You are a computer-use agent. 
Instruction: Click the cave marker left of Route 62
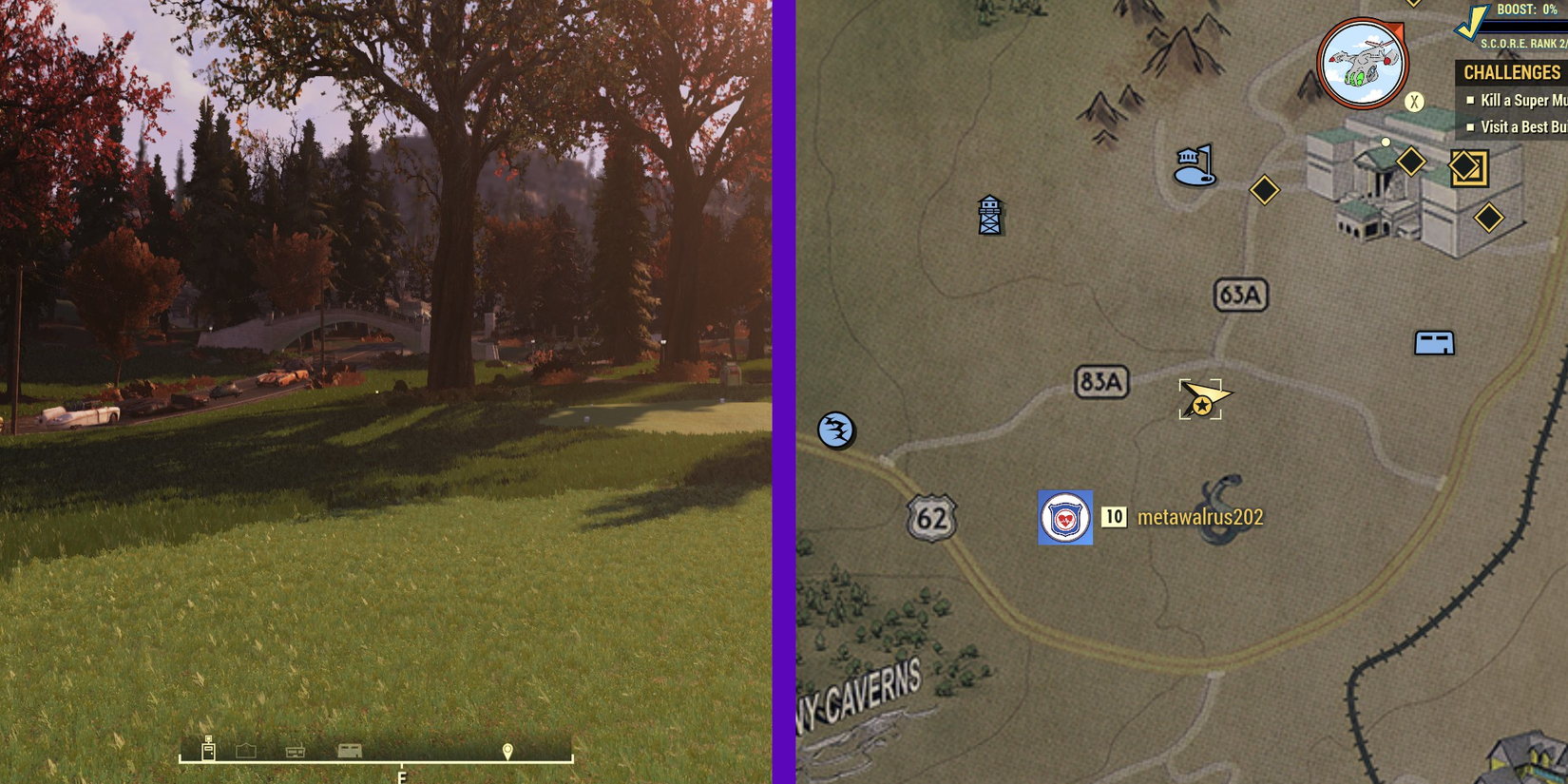(837, 429)
